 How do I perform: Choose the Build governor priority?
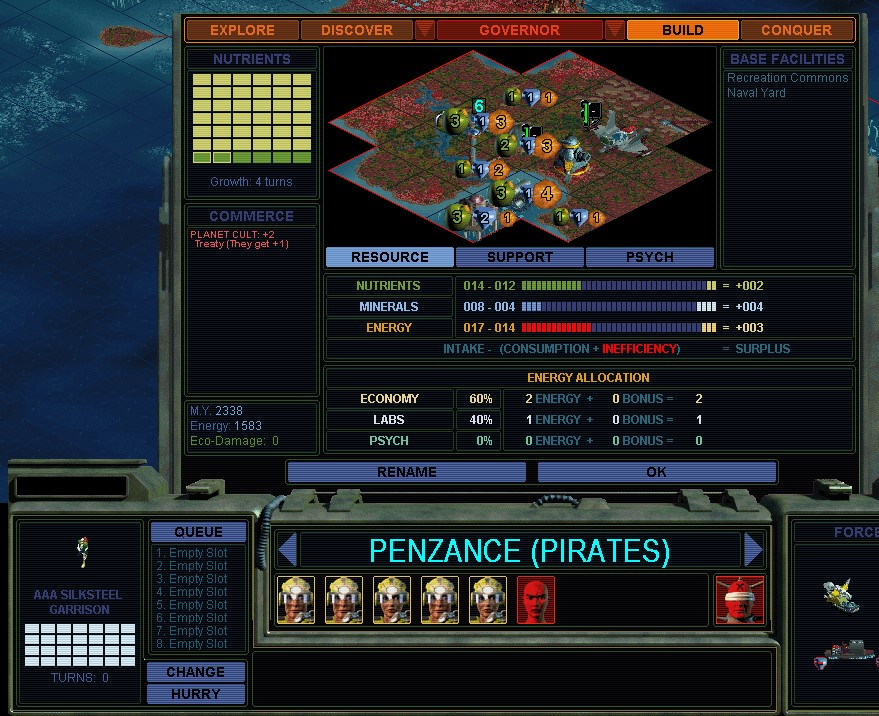[x=682, y=30]
